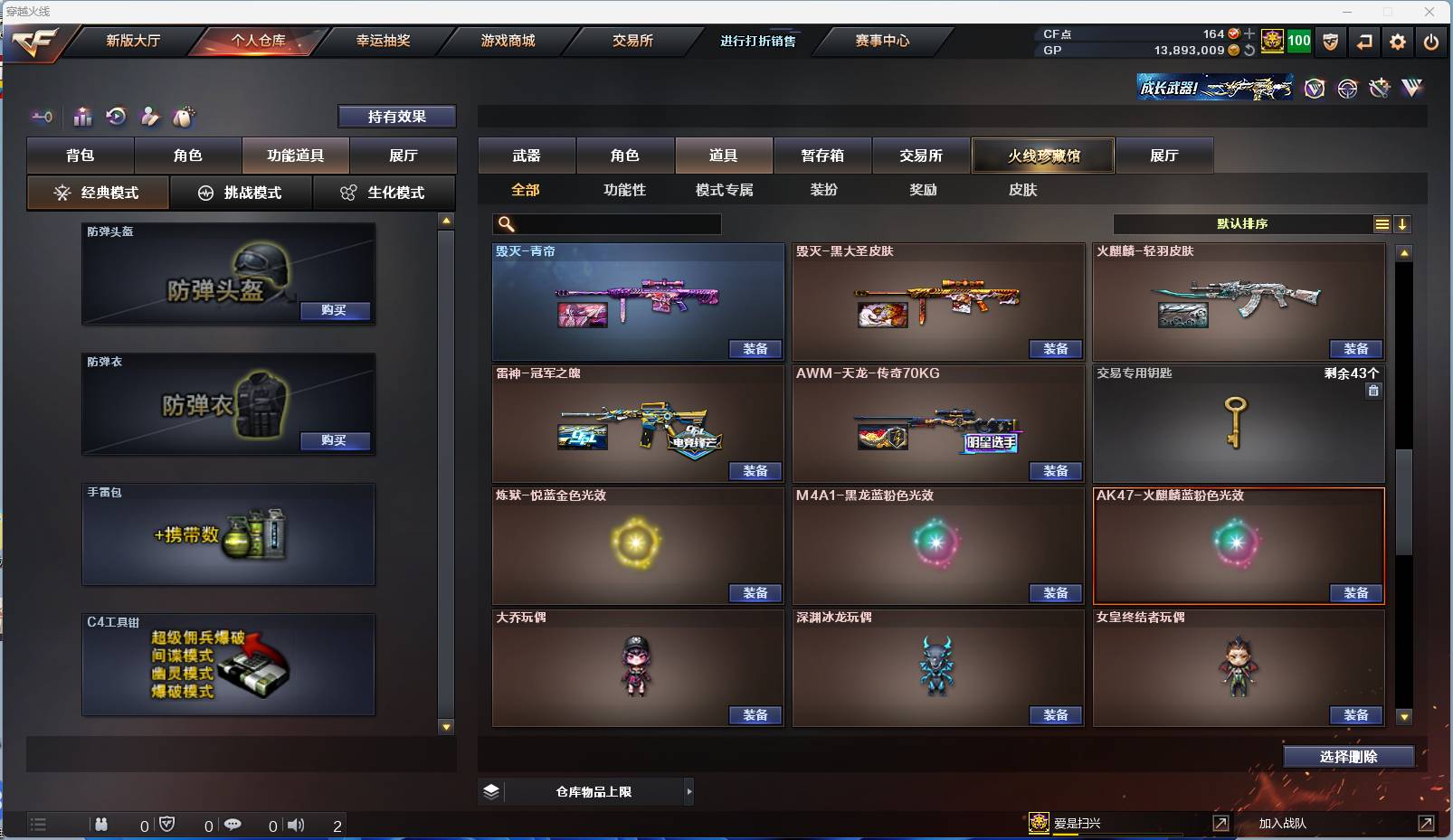Mute the volume speaker icon in bottom bar
This screenshot has width=1453, height=840.
(297, 825)
